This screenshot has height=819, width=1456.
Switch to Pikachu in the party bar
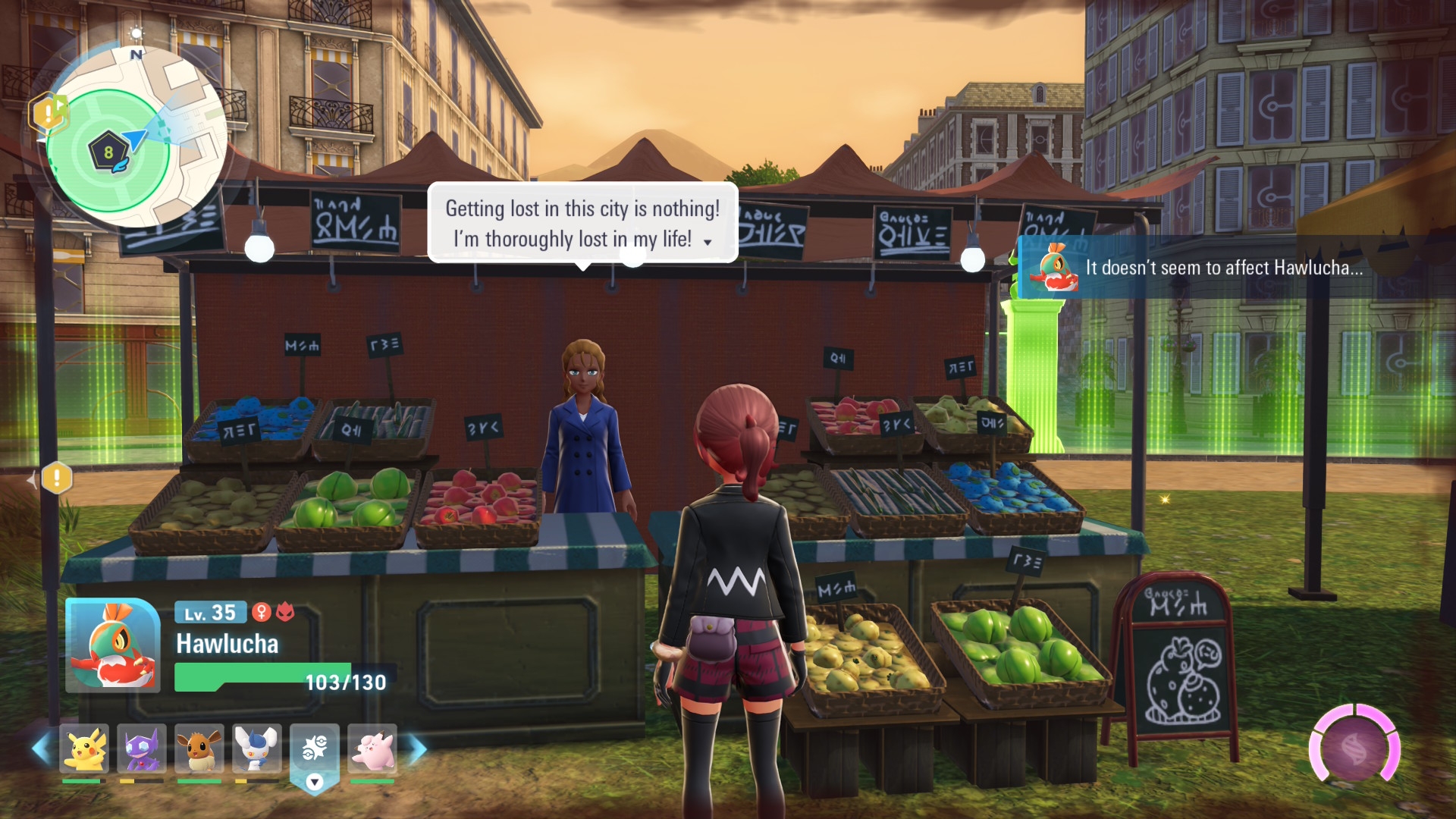coord(84,748)
